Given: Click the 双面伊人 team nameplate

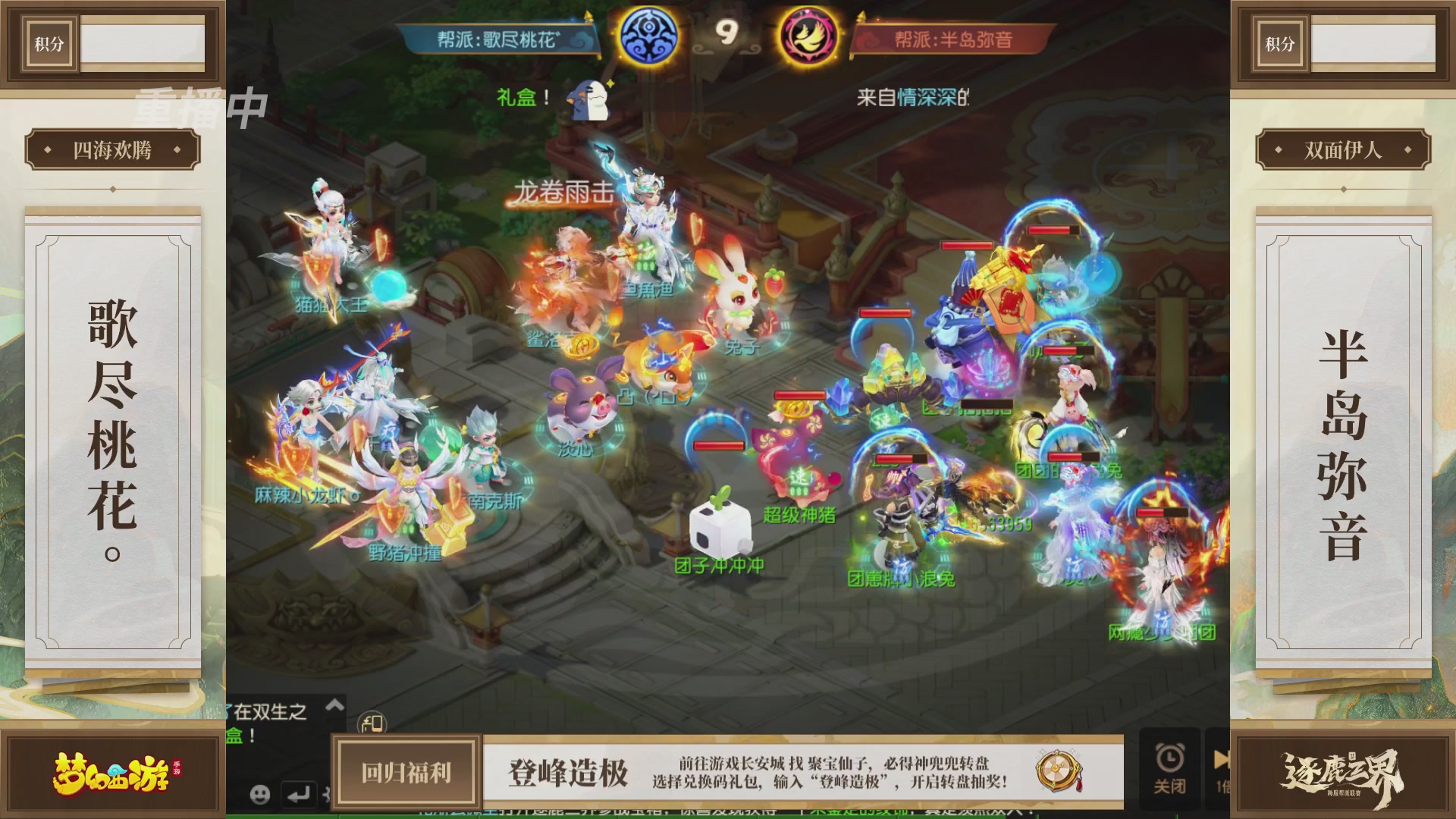Looking at the screenshot, I should [x=1345, y=149].
